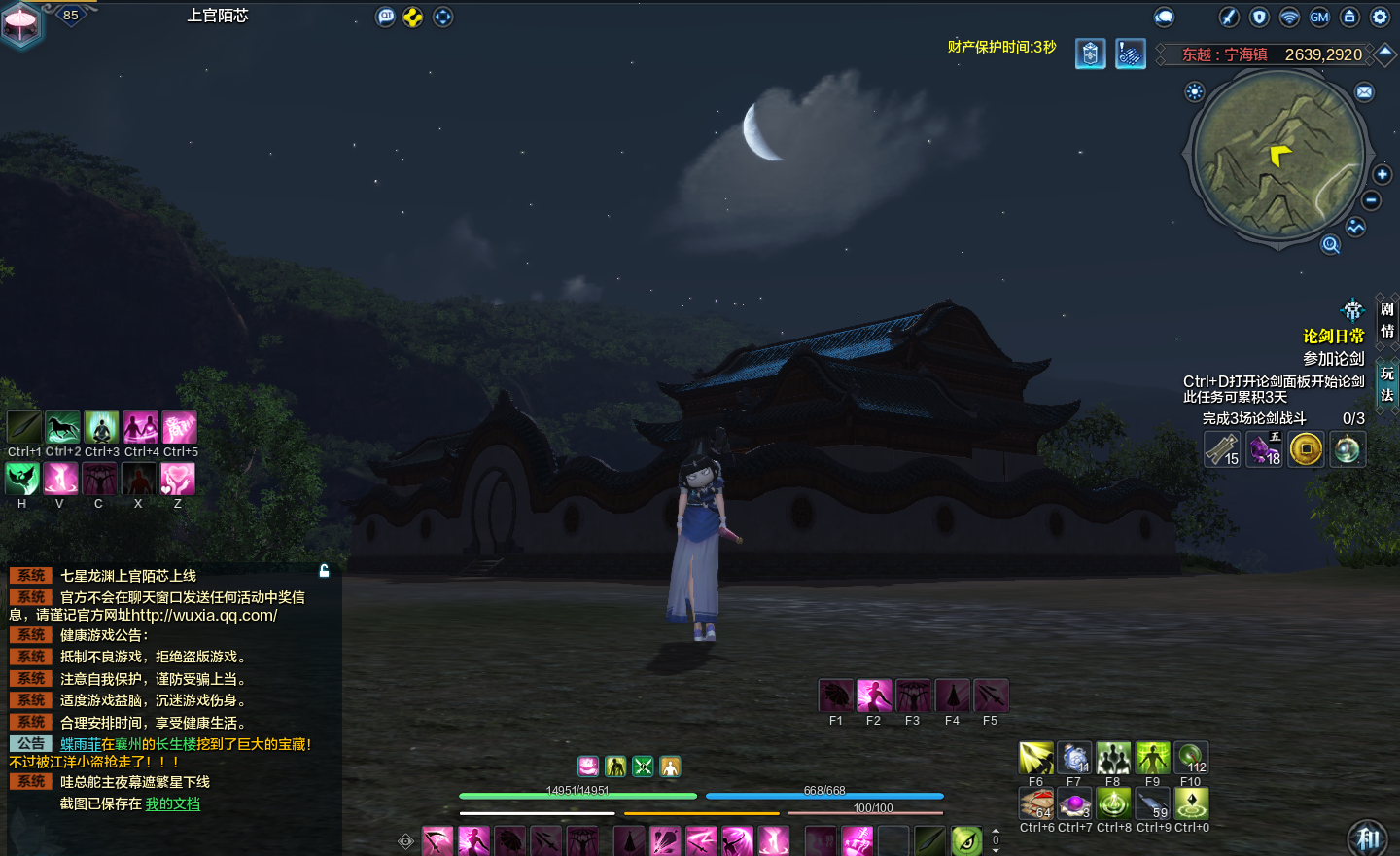
Task: Use the purple pearl item on Ctrl+7
Action: click(x=1074, y=803)
